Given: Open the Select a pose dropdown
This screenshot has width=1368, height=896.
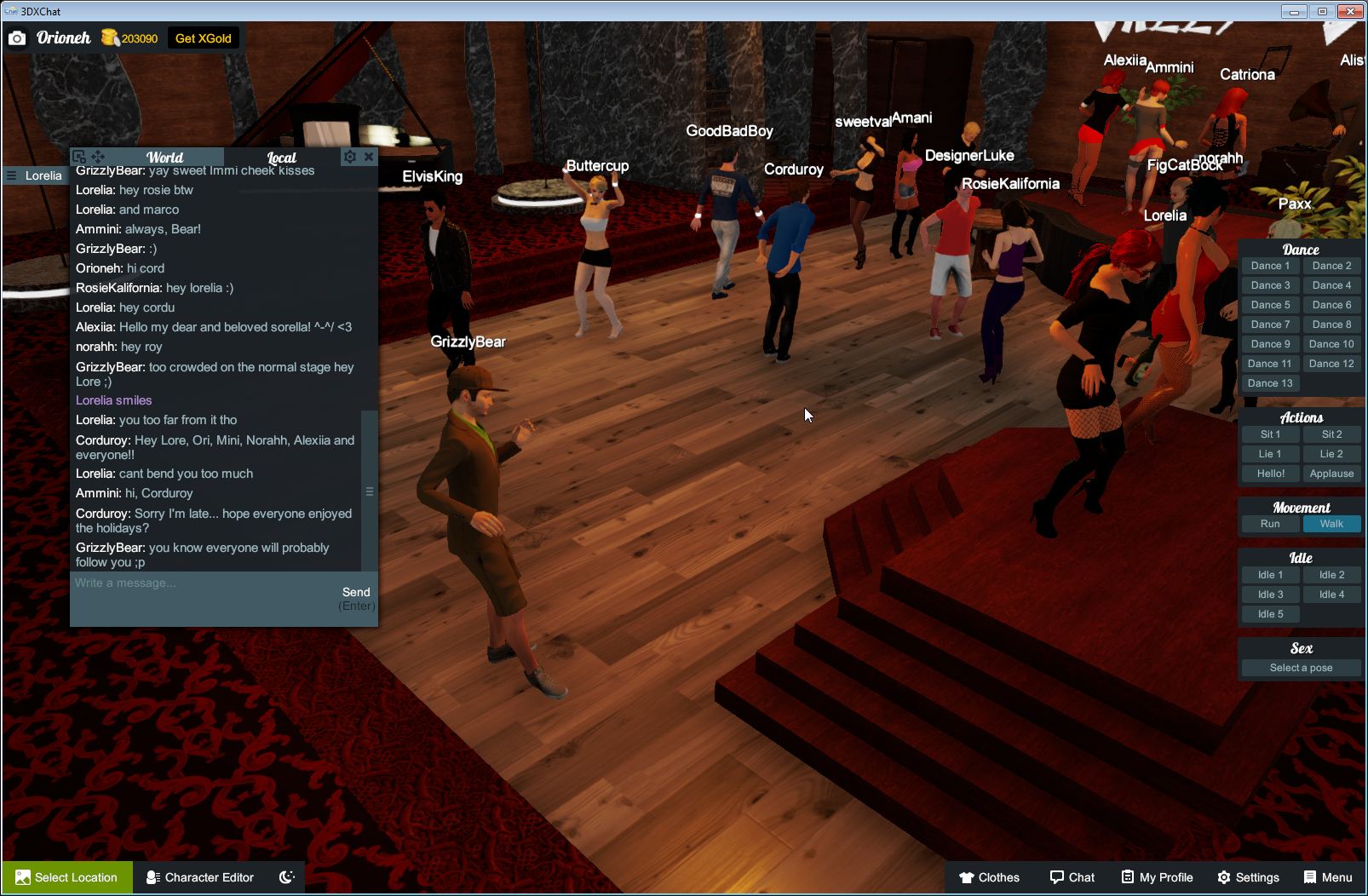Looking at the screenshot, I should [1301, 668].
